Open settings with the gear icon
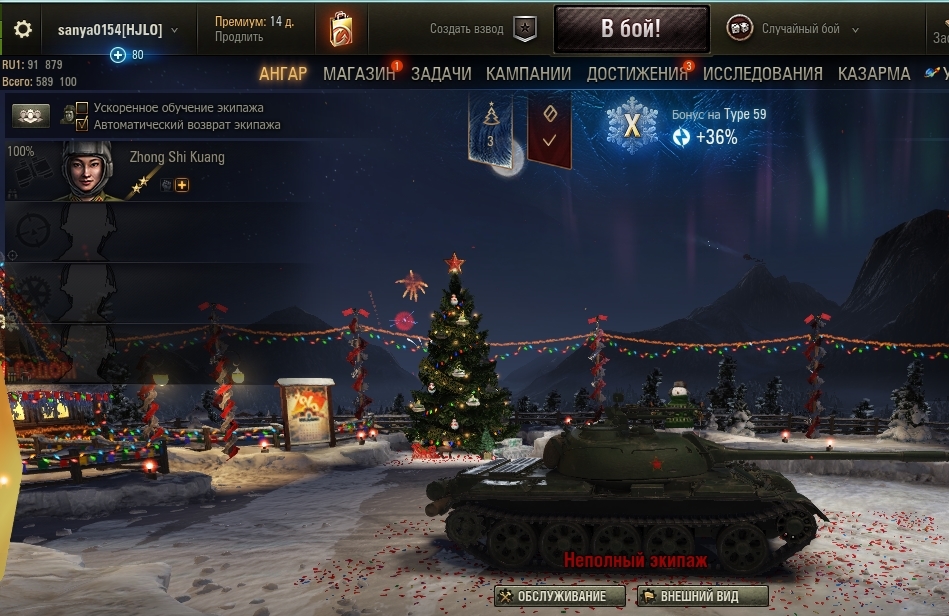 tap(22, 30)
